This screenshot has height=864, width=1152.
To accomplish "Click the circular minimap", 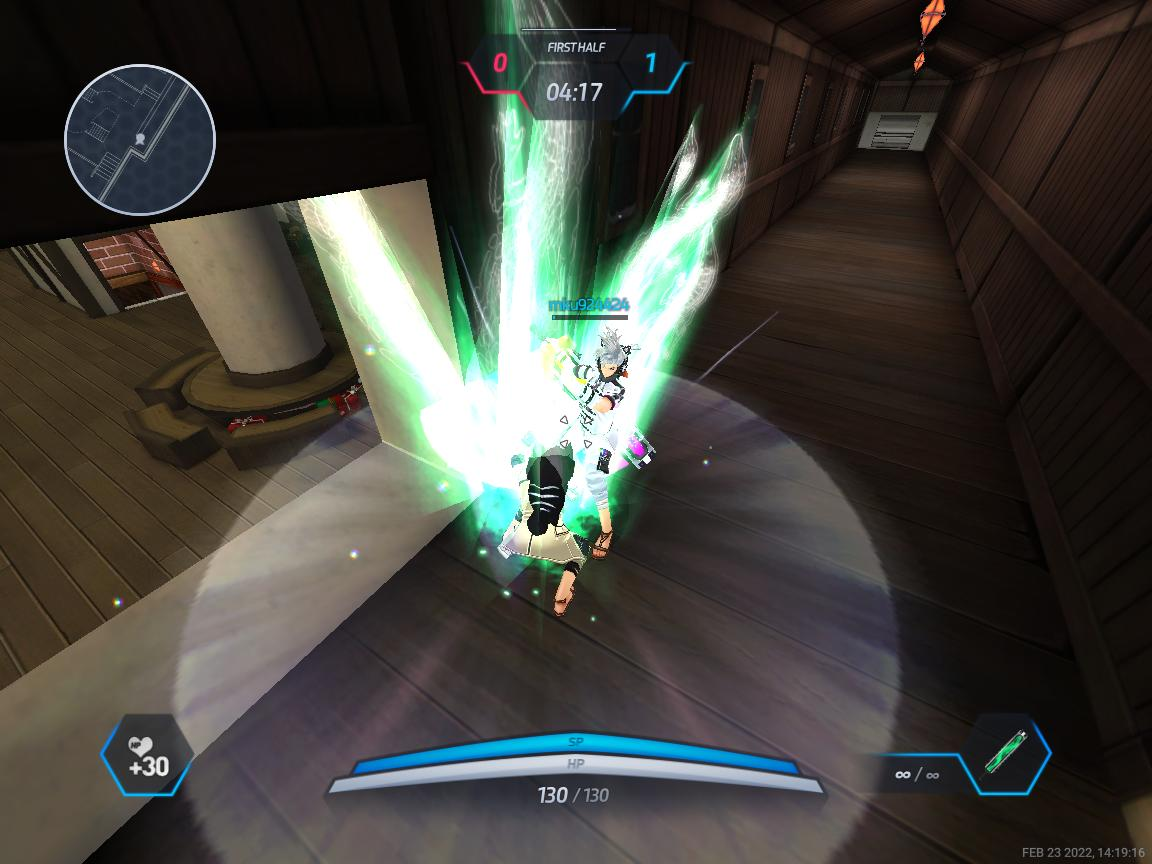I will tap(140, 139).
